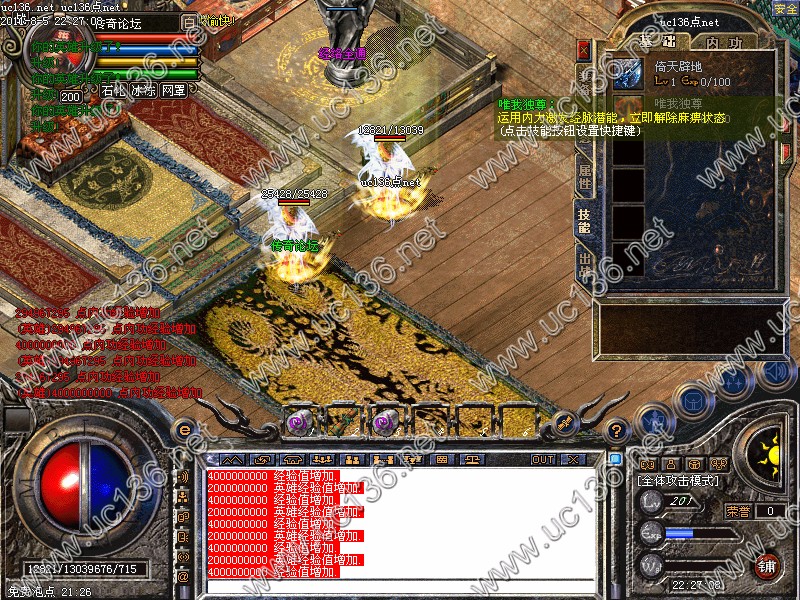Click the round 'e' button left of the hotbar
Image resolution: width=800 pixels, height=600 pixels.
[183, 428]
